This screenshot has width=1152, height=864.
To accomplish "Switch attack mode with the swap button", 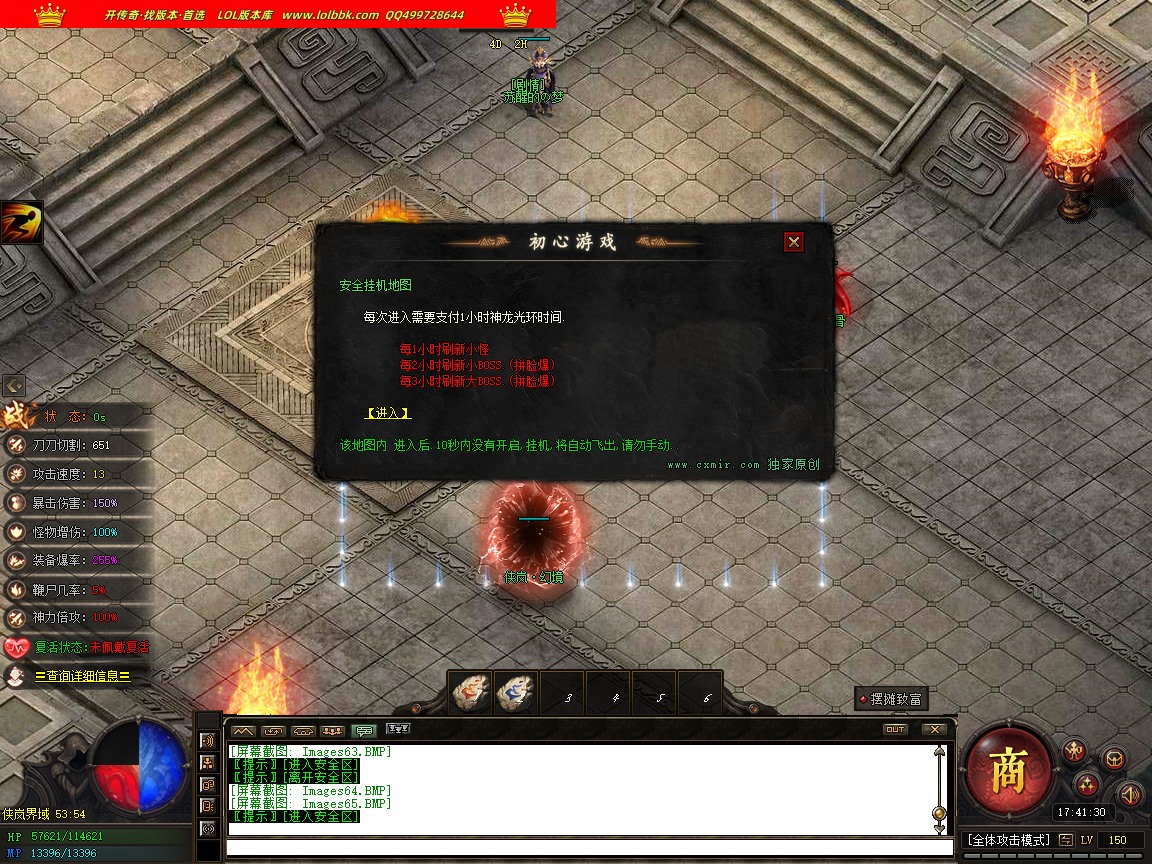I will click(1067, 840).
